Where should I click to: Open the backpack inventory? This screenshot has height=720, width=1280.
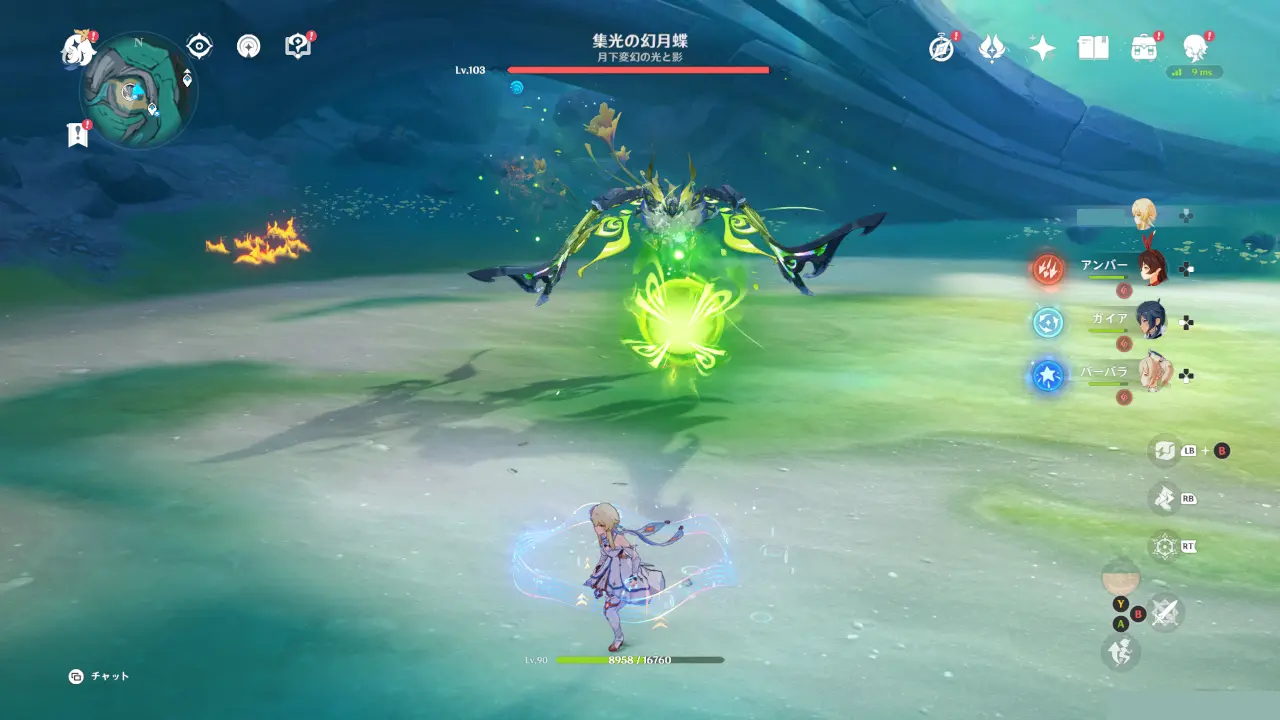click(x=1143, y=48)
